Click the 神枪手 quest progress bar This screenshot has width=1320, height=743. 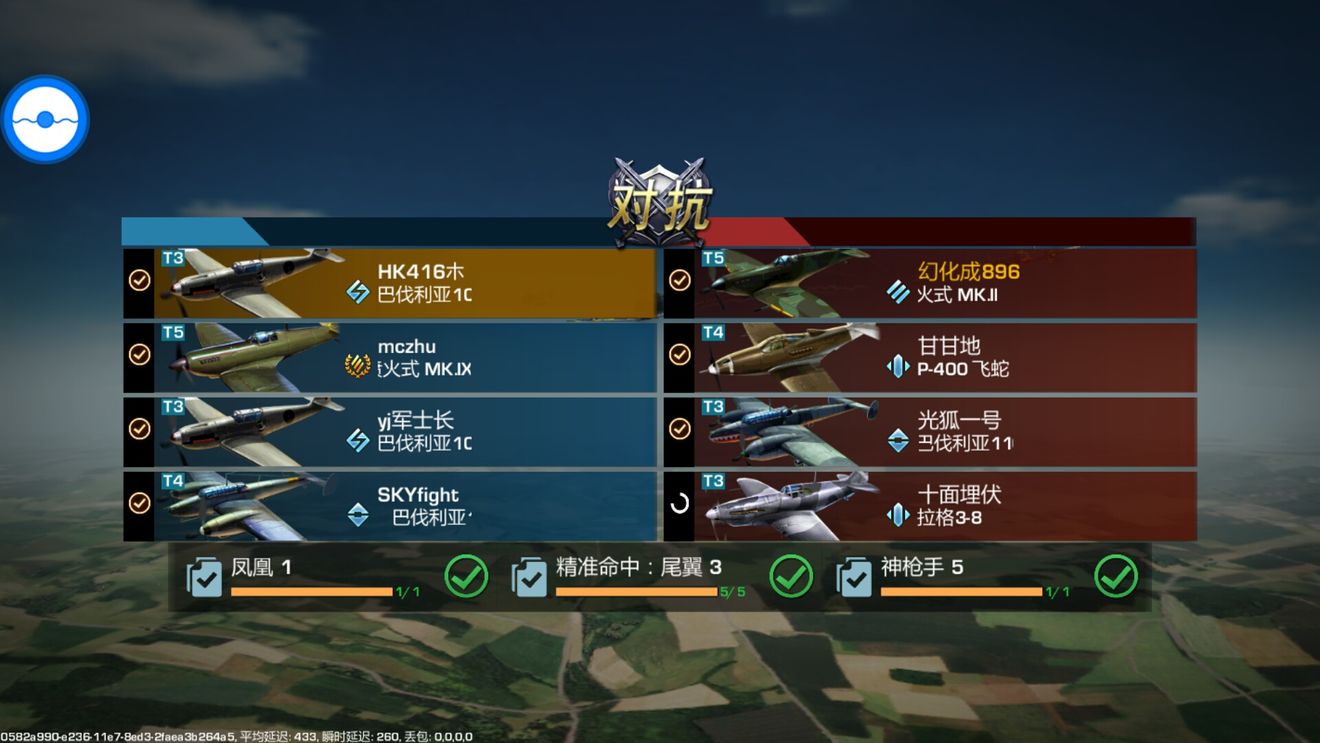pos(965,590)
